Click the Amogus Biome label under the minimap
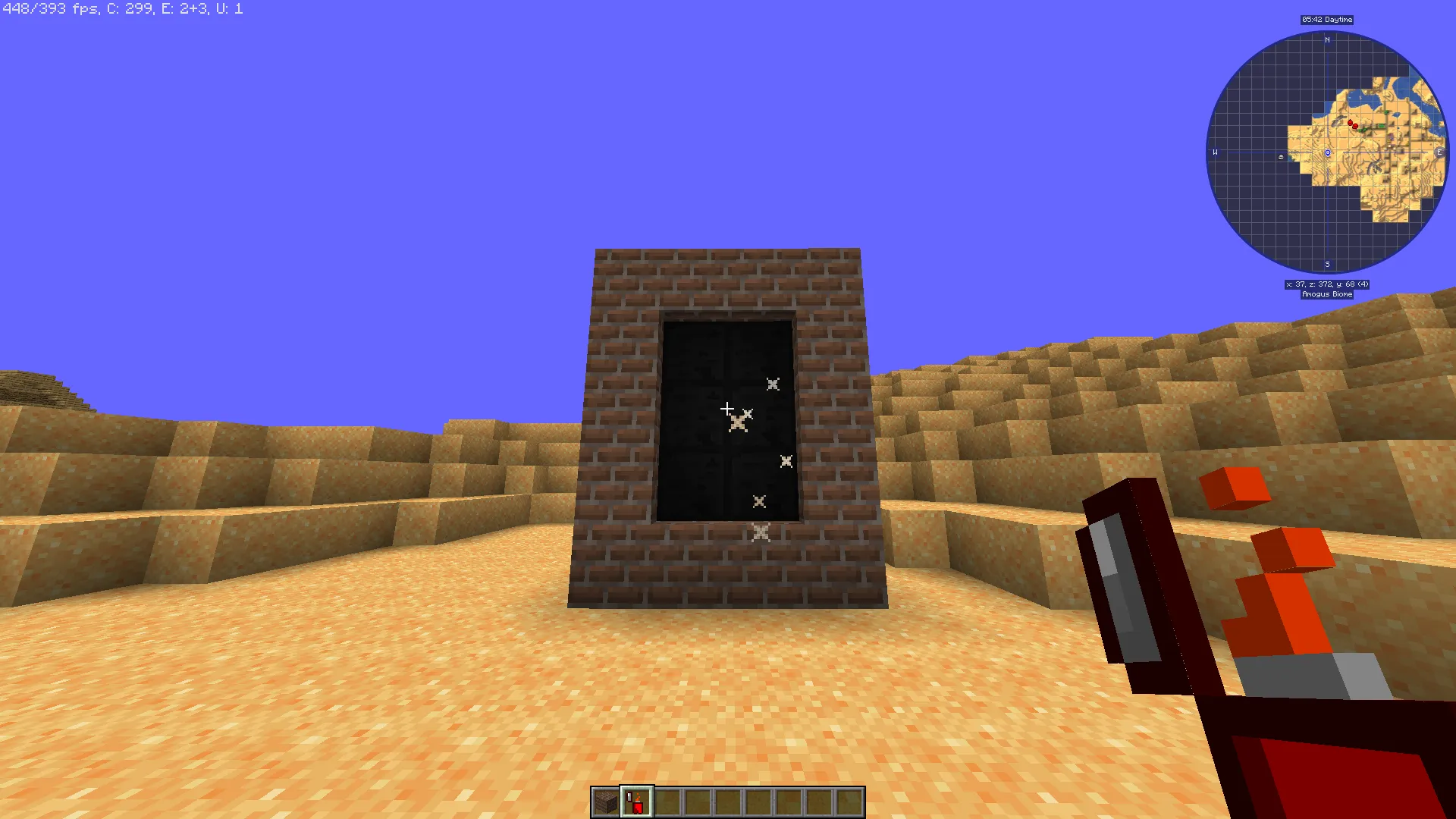Viewport: 1456px width, 819px height. pyautogui.click(x=1327, y=294)
